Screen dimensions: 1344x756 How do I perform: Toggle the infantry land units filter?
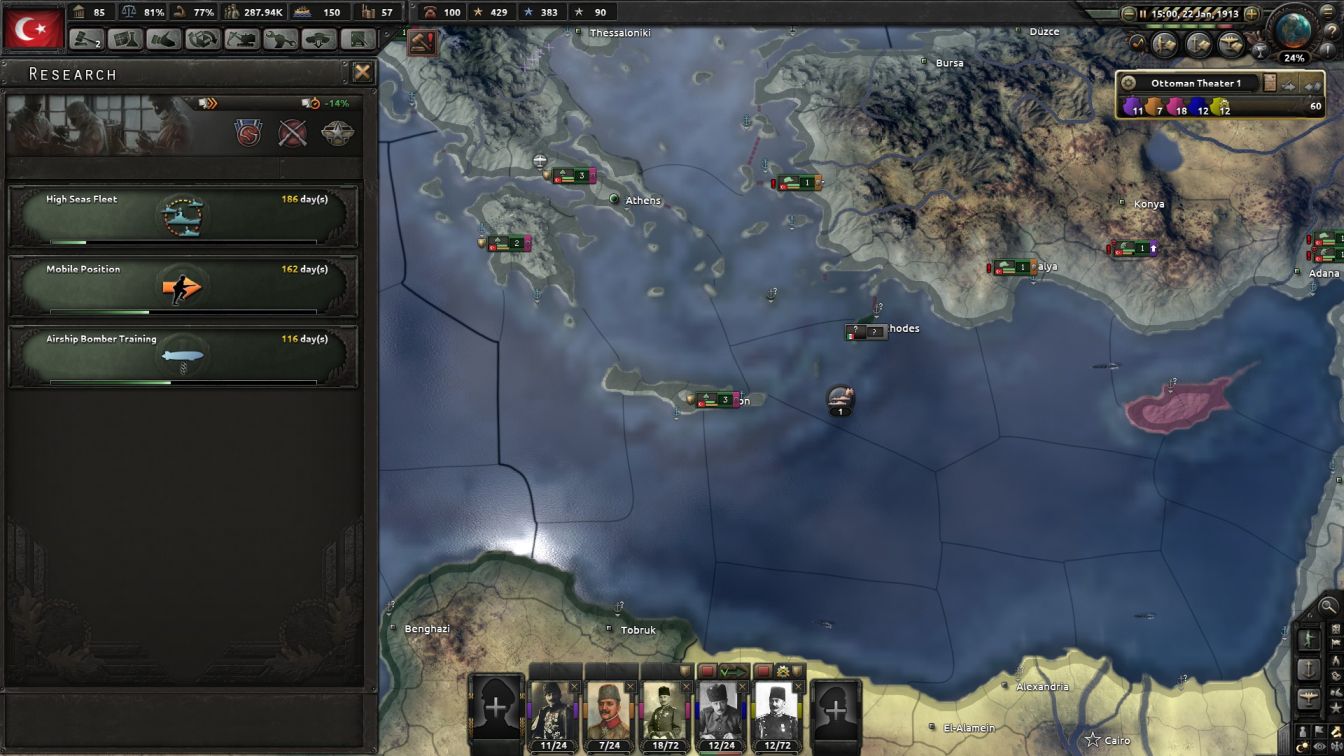click(x=1309, y=638)
